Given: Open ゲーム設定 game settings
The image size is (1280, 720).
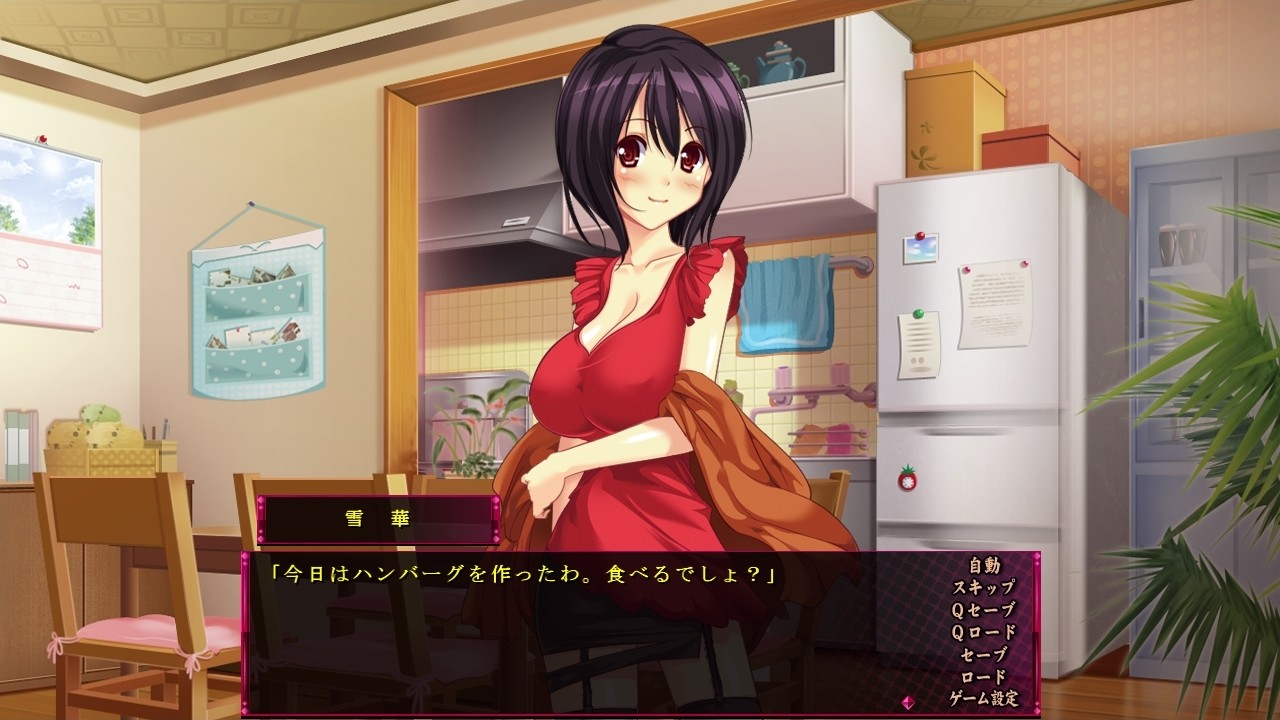Looking at the screenshot, I should click(983, 698).
